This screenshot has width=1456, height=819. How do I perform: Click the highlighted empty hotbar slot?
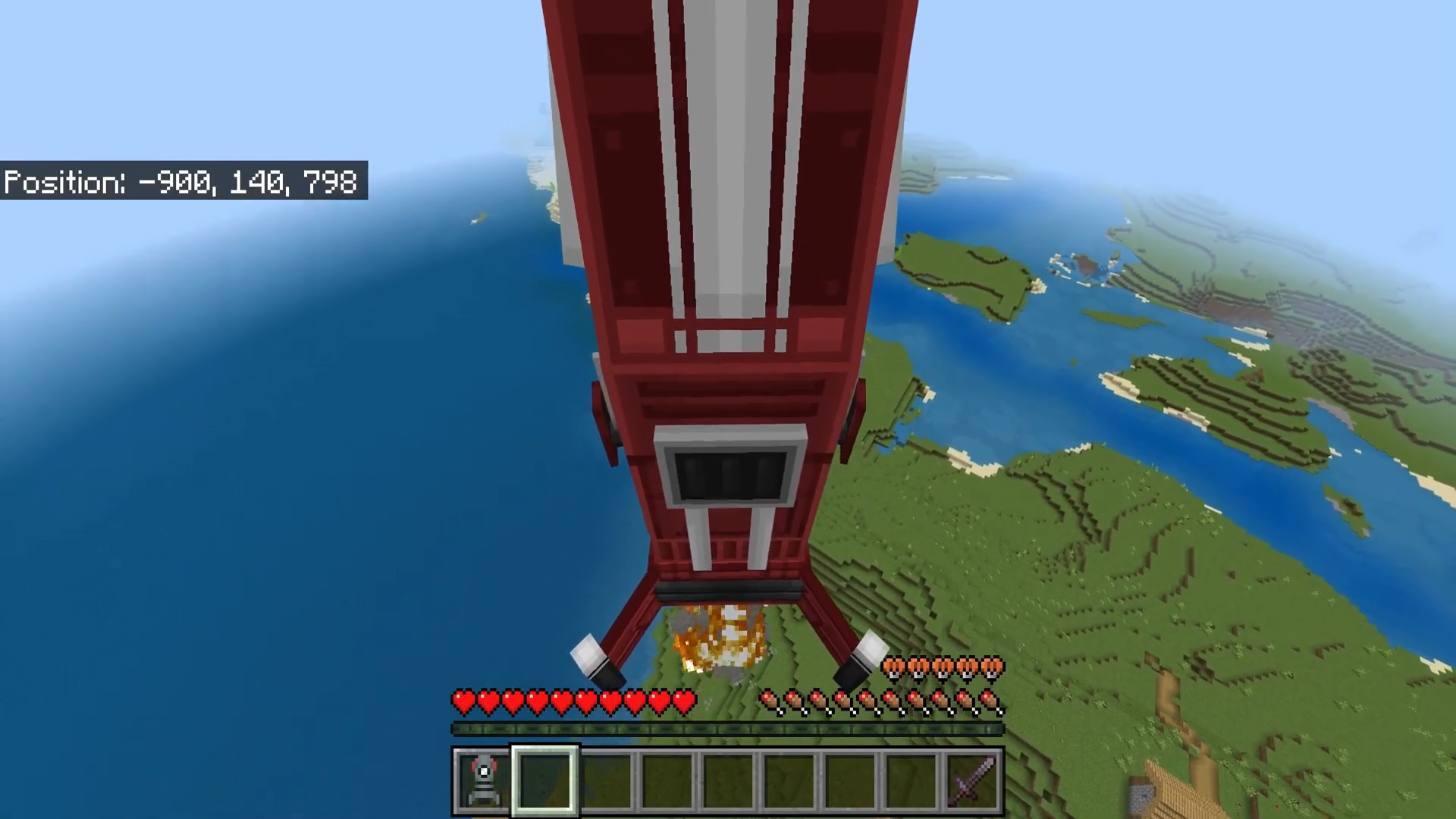(x=545, y=780)
